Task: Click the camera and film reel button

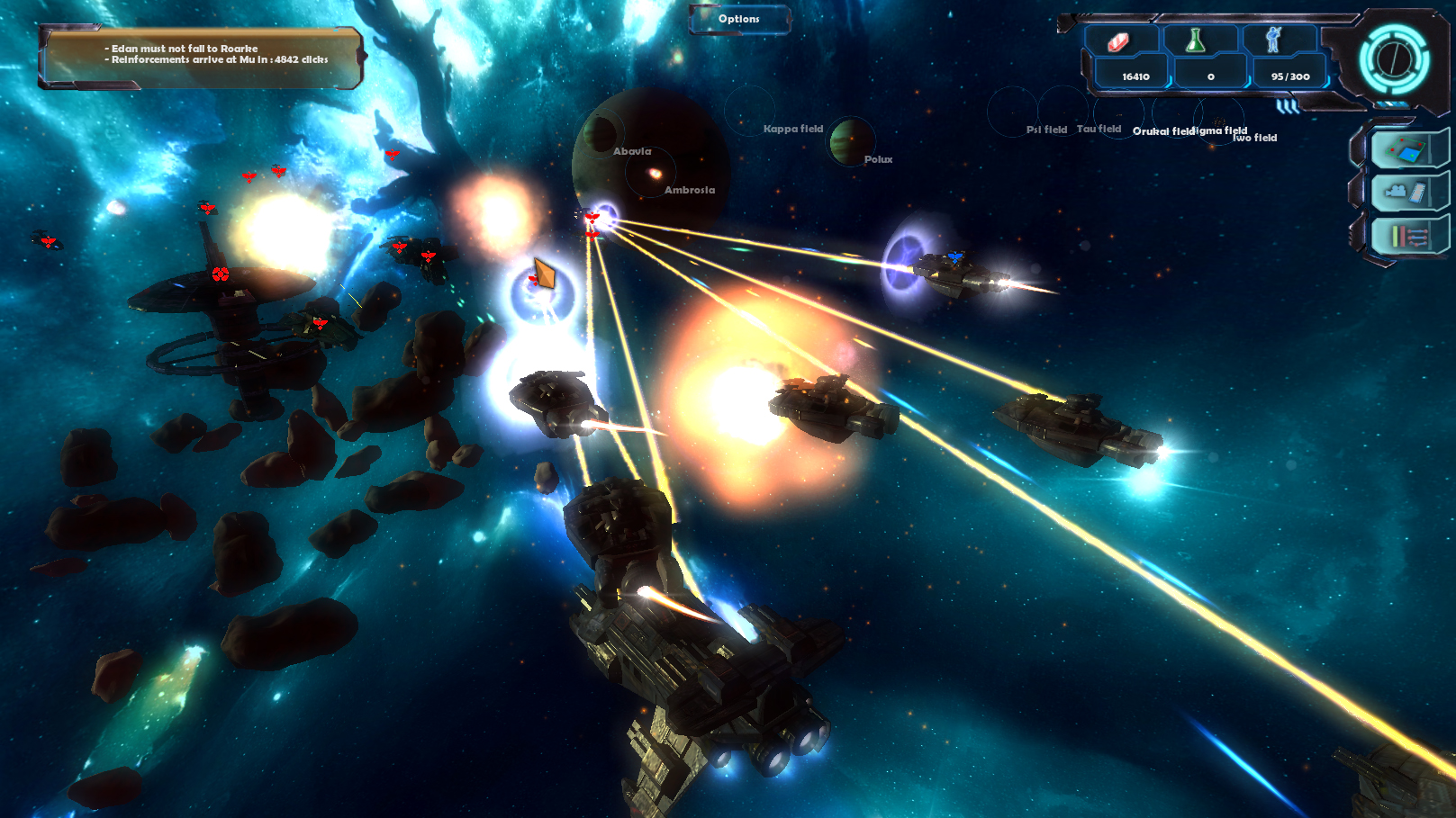Action: pyautogui.click(x=1406, y=192)
